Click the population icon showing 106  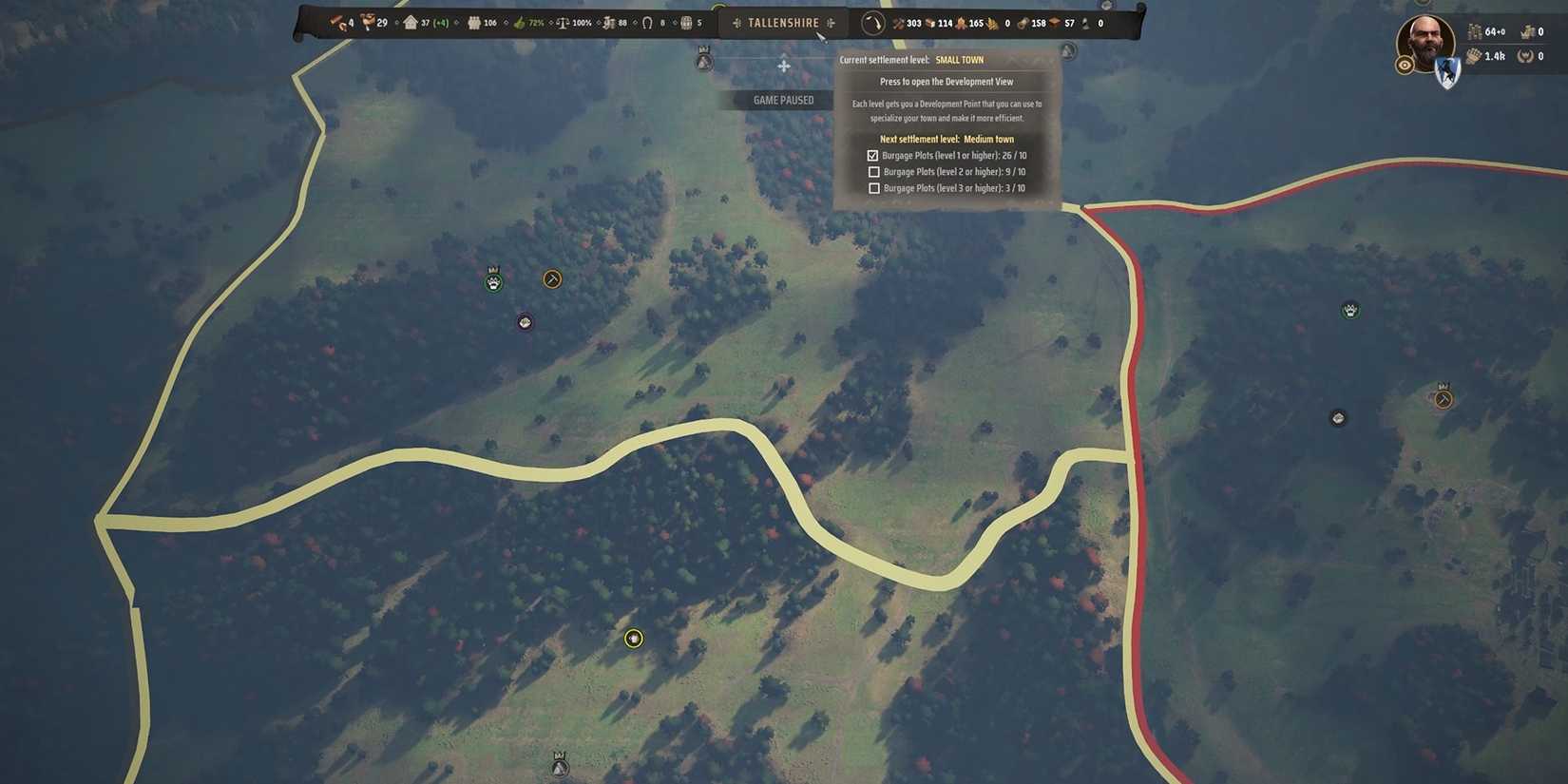474,22
